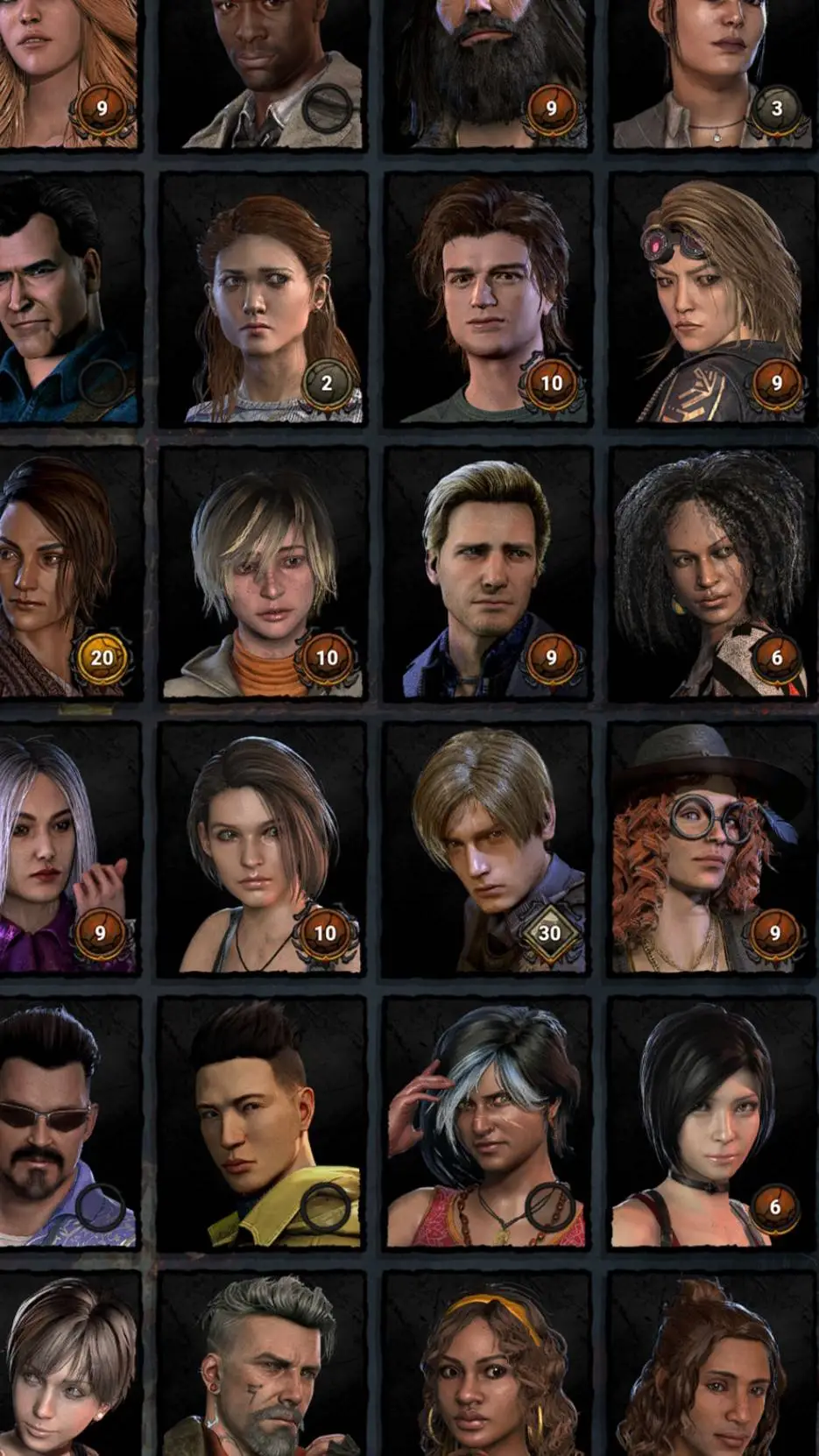Select the auburn-haired woman with level 2 badge
The image size is (819, 1456).
[x=263, y=299]
